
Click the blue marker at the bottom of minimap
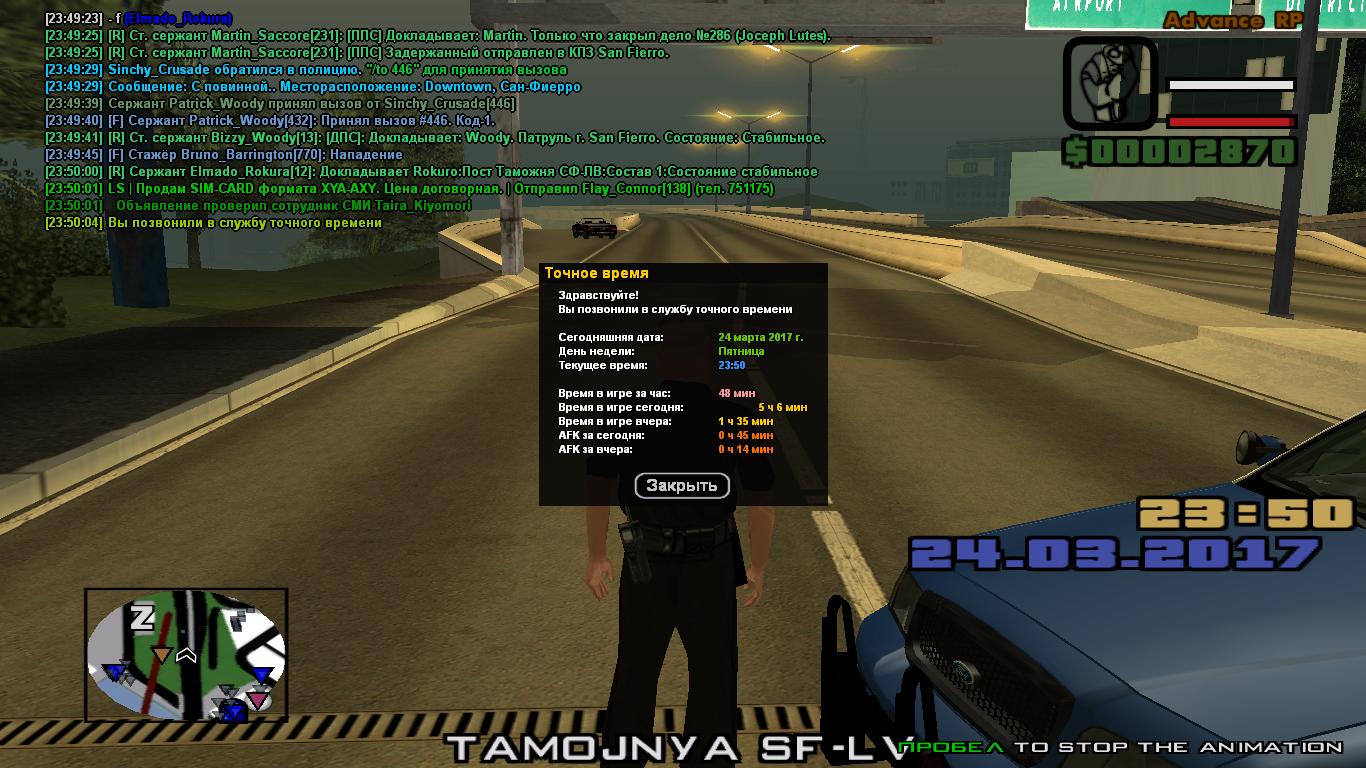click(232, 710)
